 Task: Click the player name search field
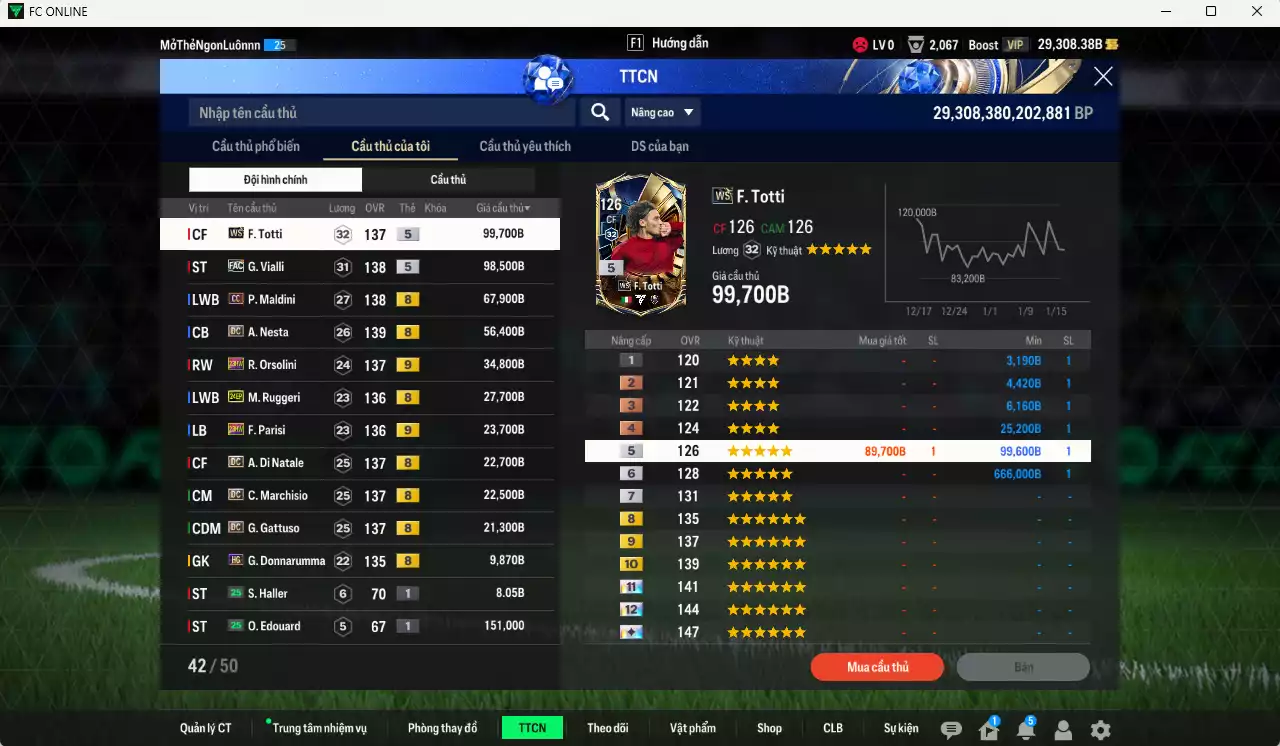[380, 112]
